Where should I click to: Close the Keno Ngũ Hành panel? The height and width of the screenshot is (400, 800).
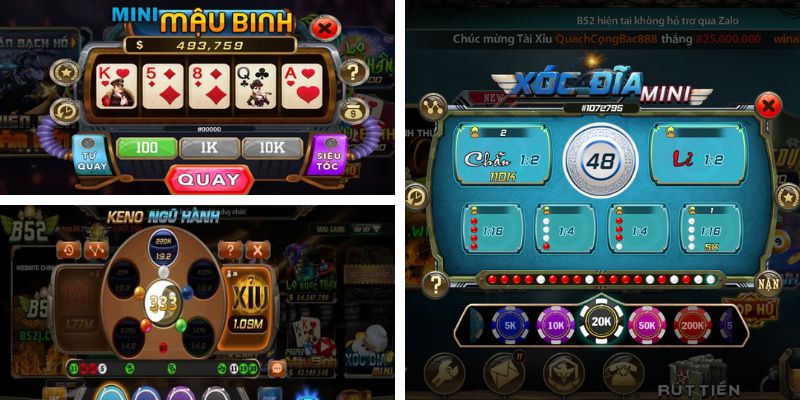257,250
